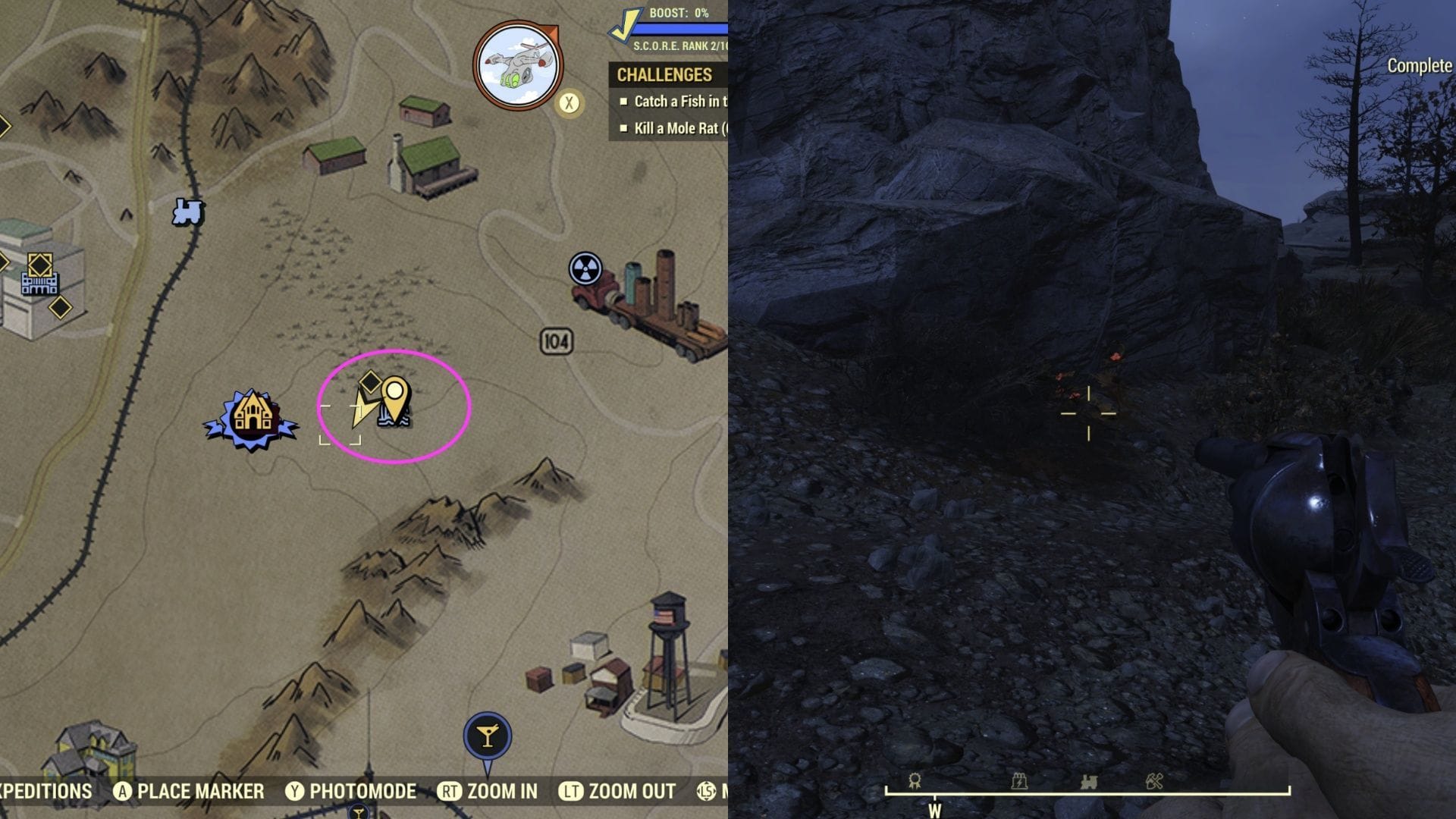
Task: Expand the CHALLENGES panel header
Action: (x=665, y=74)
